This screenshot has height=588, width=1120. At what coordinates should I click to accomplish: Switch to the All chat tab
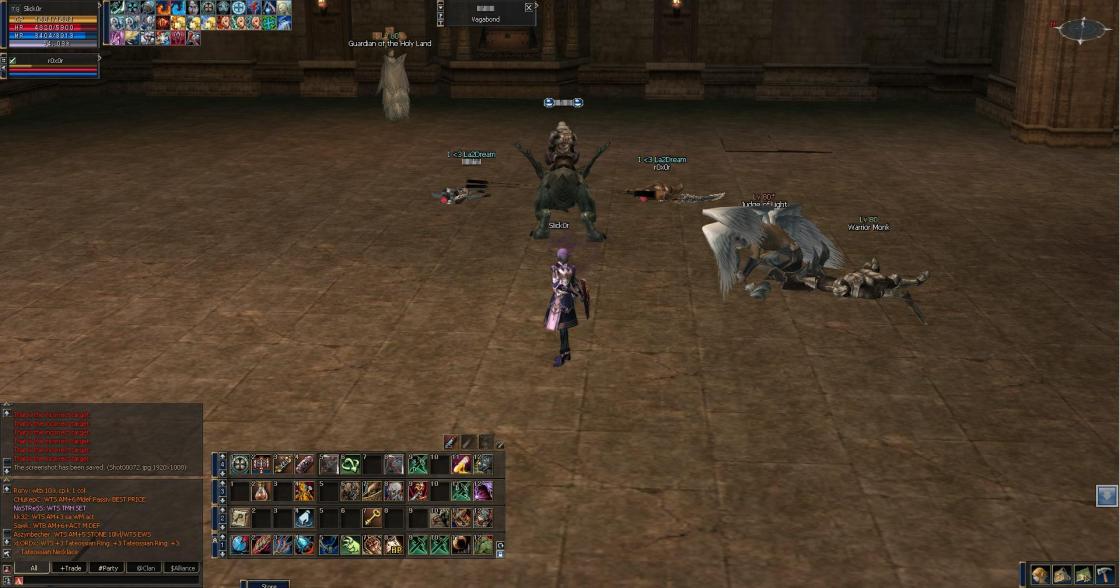click(x=33, y=568)
